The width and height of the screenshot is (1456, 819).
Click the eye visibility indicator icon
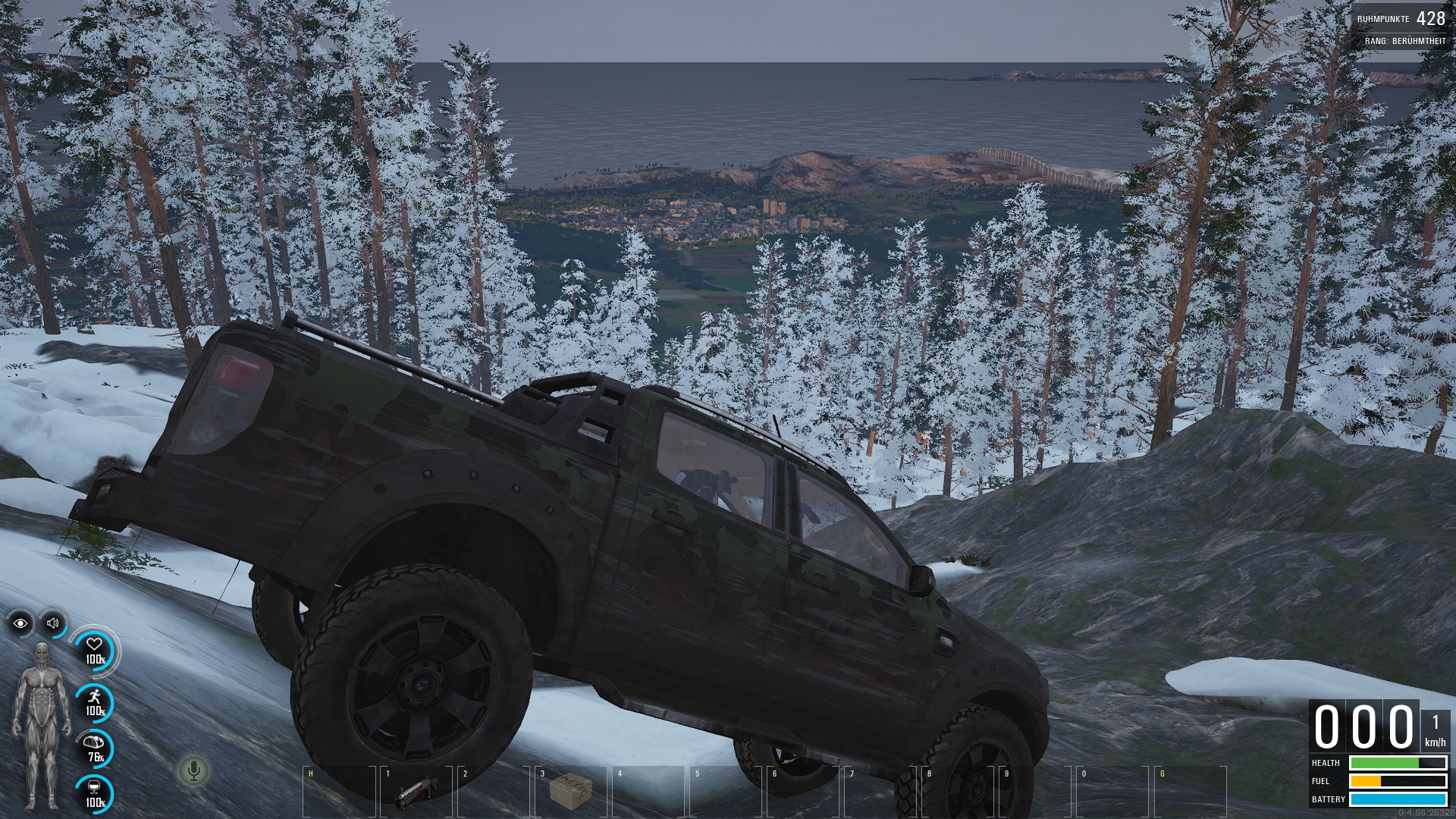pos(20,623)
